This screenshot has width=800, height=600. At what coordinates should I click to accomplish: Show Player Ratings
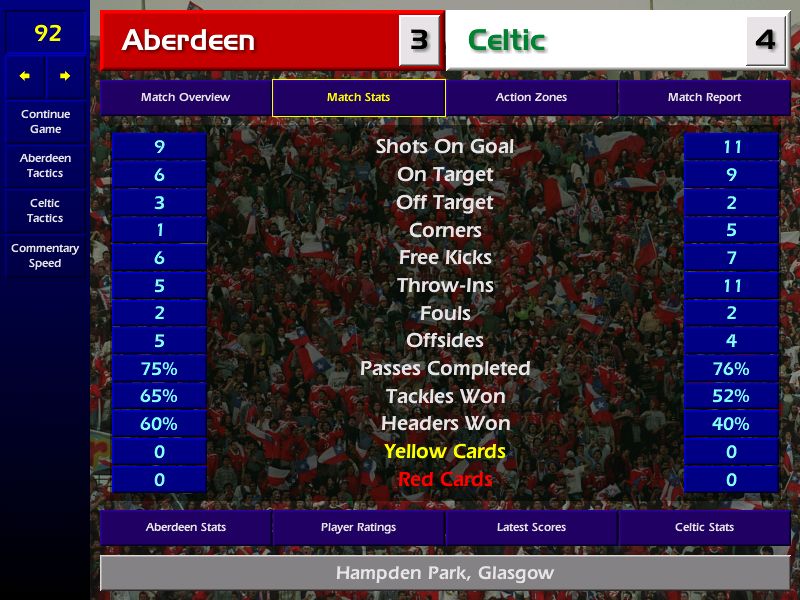358,528
